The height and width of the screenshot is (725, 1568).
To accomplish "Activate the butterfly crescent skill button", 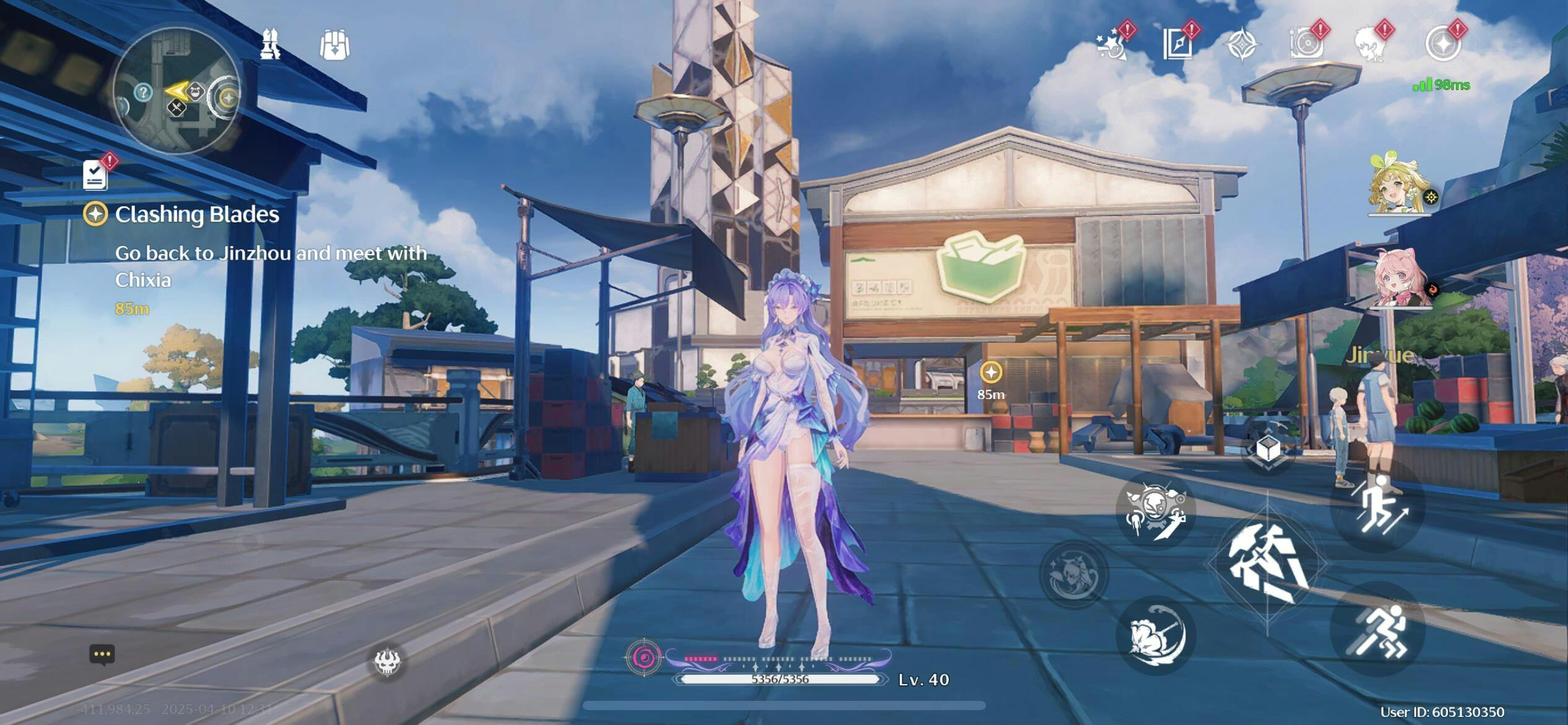I will [x=1155, y=636].
